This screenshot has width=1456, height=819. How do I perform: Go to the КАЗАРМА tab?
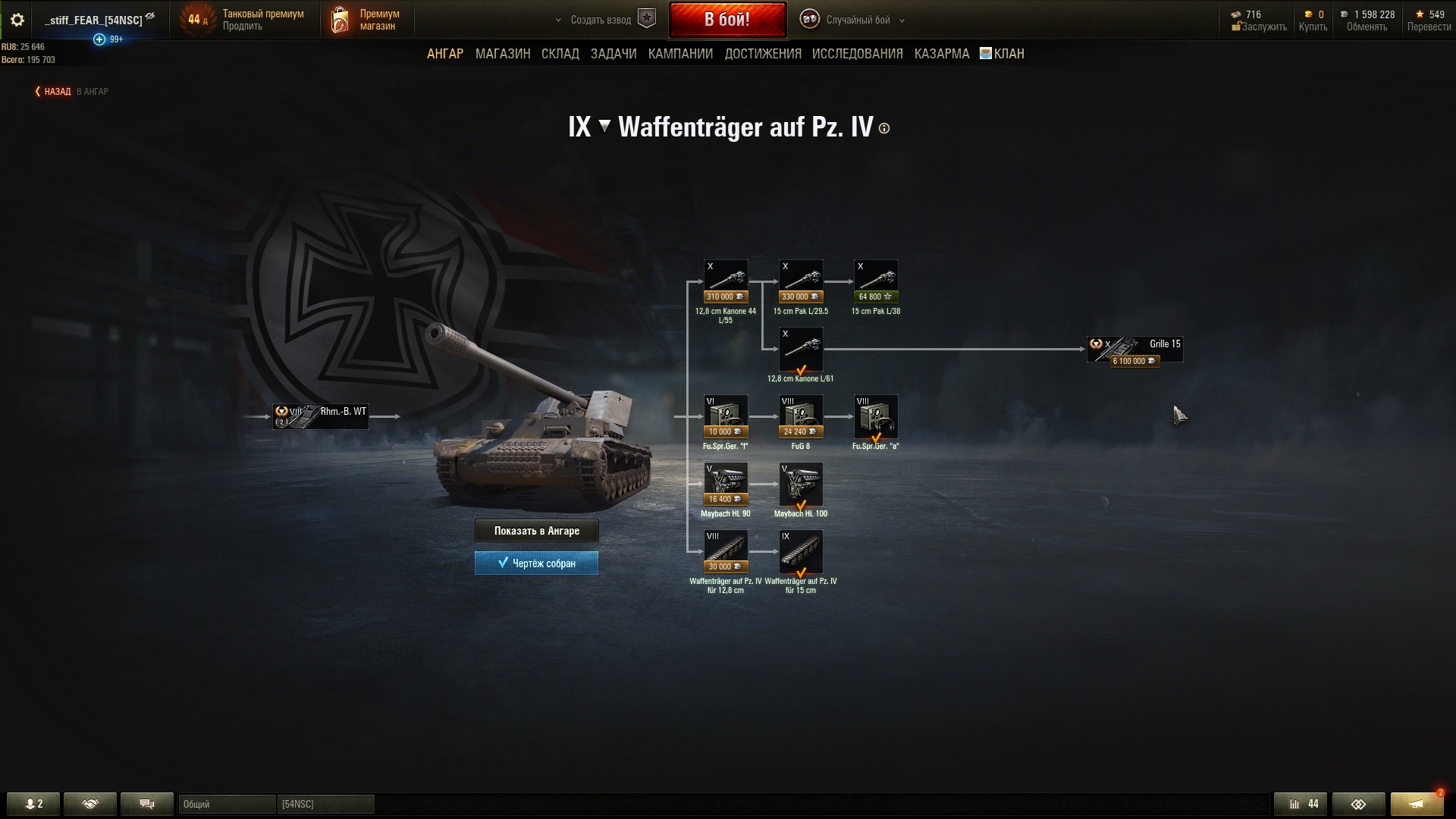(x=941, y=54)
